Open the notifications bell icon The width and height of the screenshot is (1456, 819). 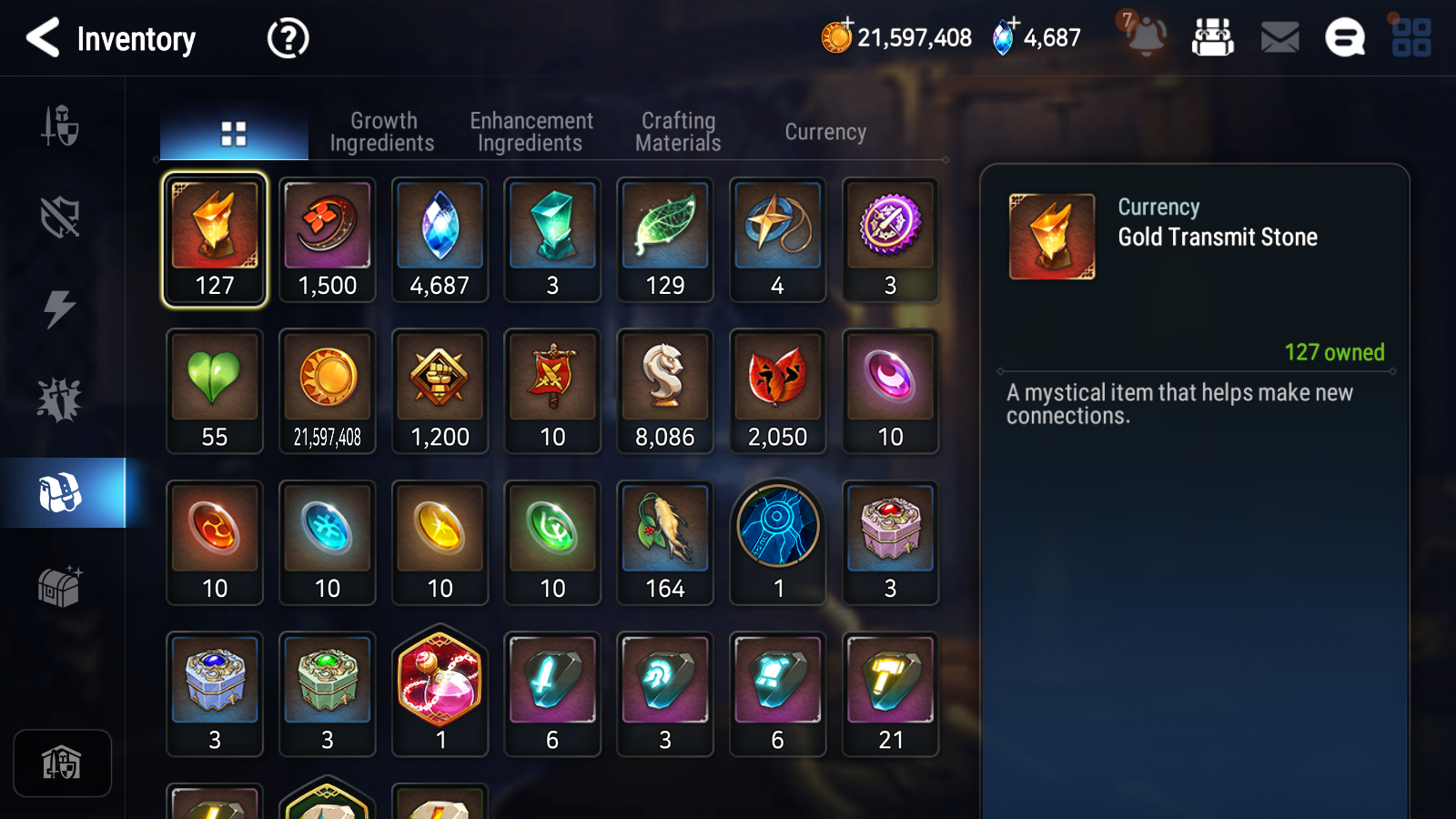click(x=1146, y=37)
